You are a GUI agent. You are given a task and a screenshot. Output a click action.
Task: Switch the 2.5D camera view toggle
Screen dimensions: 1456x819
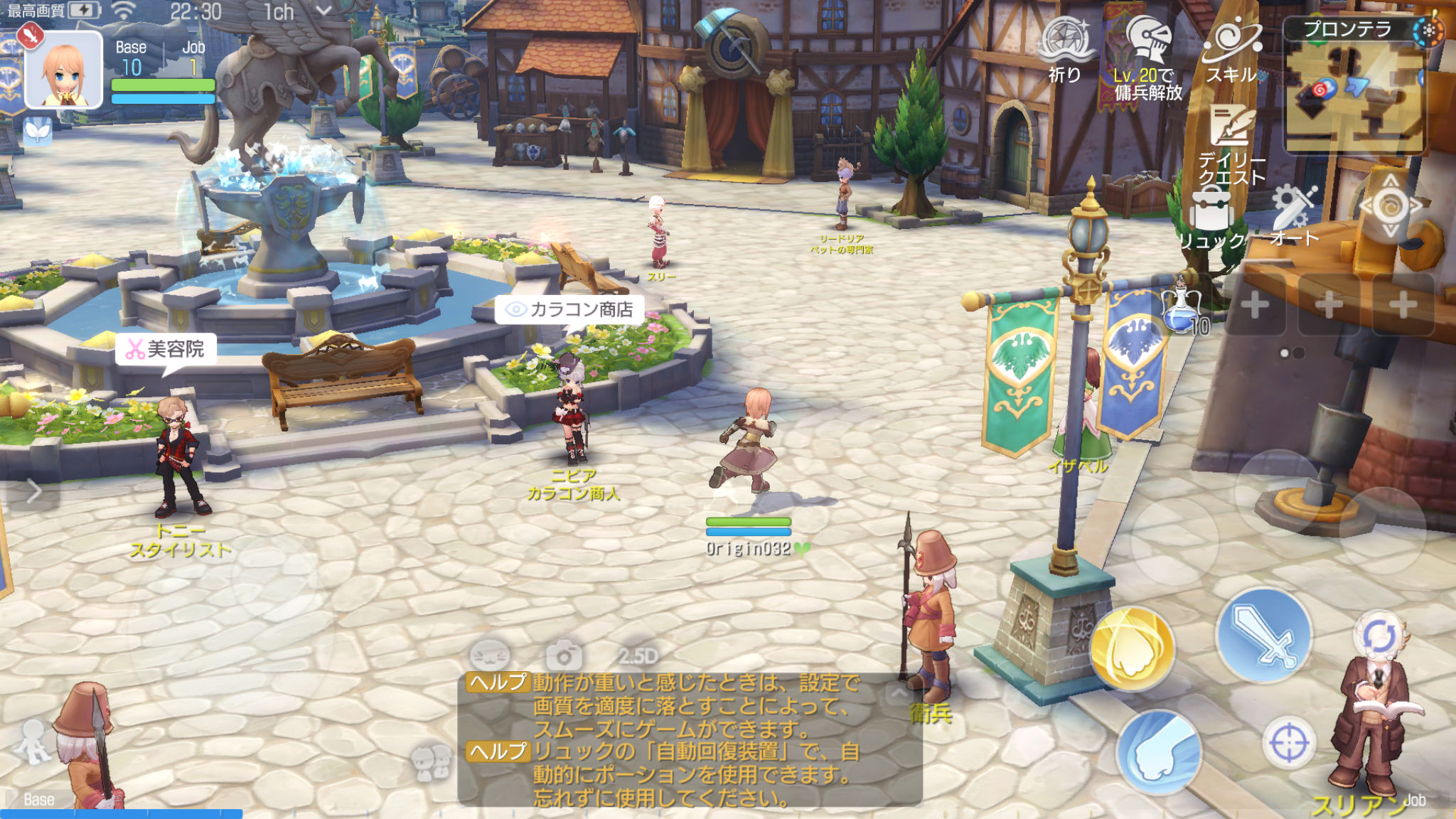(x=638, y=655)
